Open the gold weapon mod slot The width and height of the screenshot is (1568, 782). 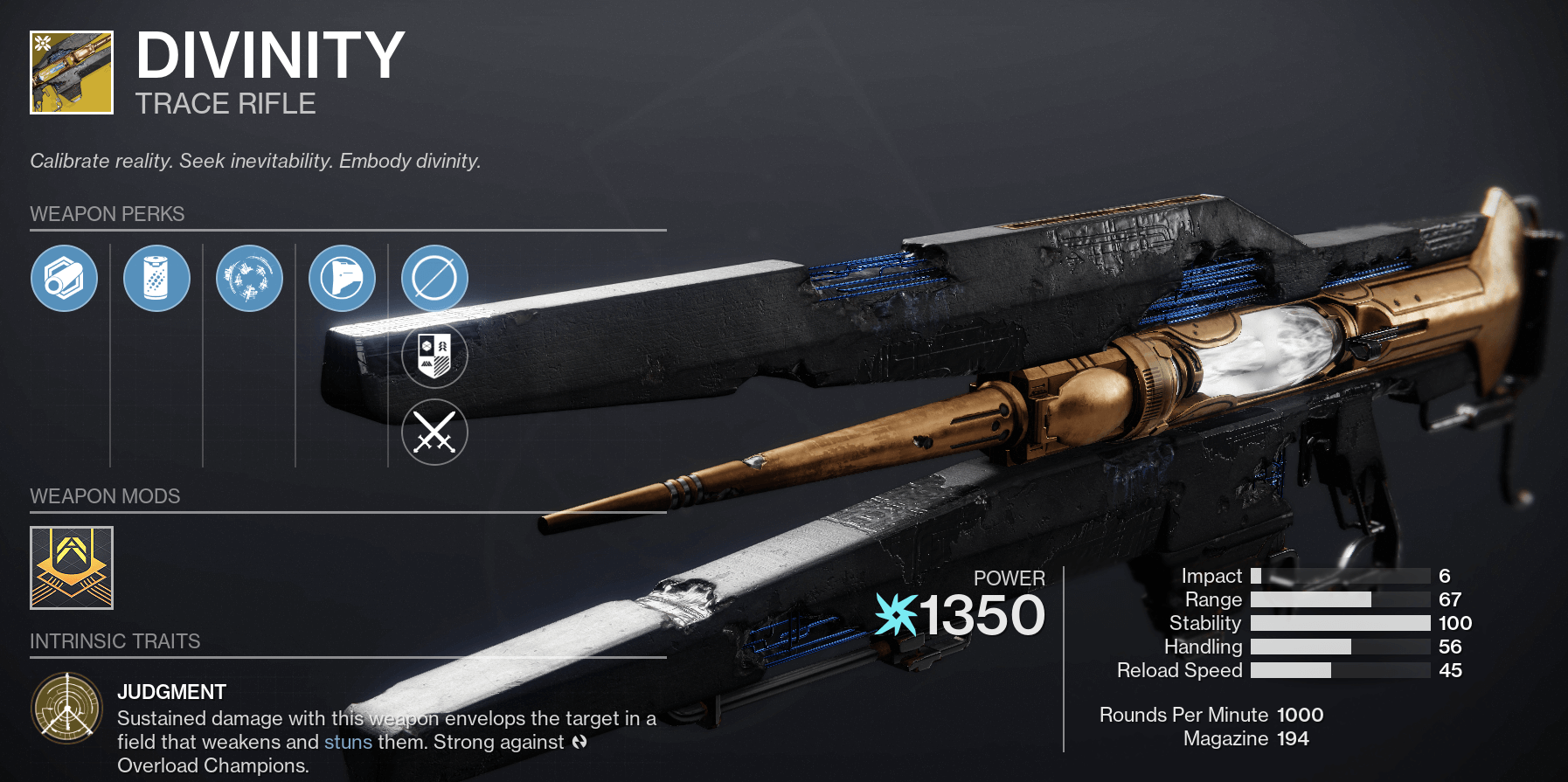click(72, 568)
